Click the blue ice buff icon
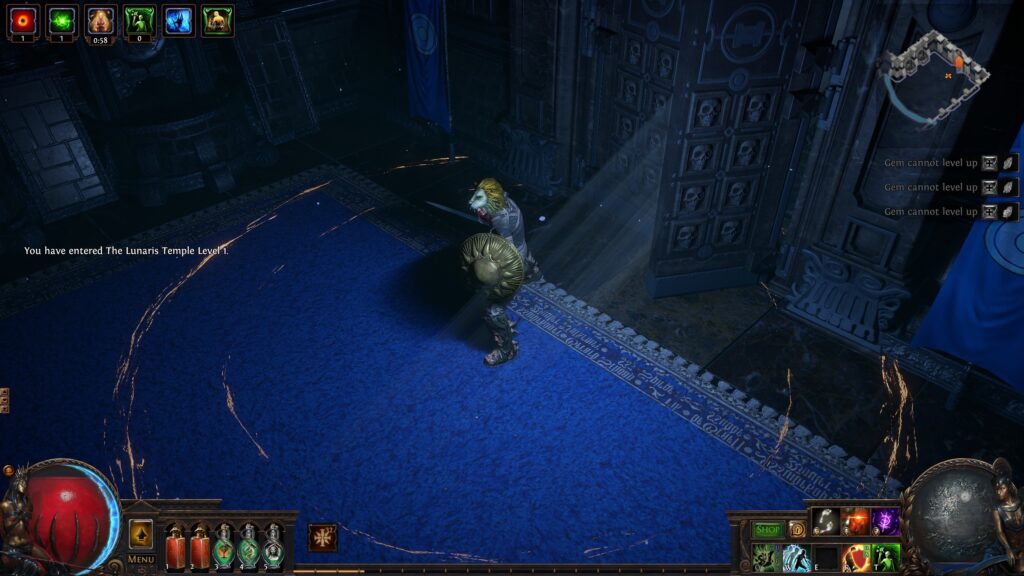This screenshot has height=576, width=1024. [x=178, y=20]
